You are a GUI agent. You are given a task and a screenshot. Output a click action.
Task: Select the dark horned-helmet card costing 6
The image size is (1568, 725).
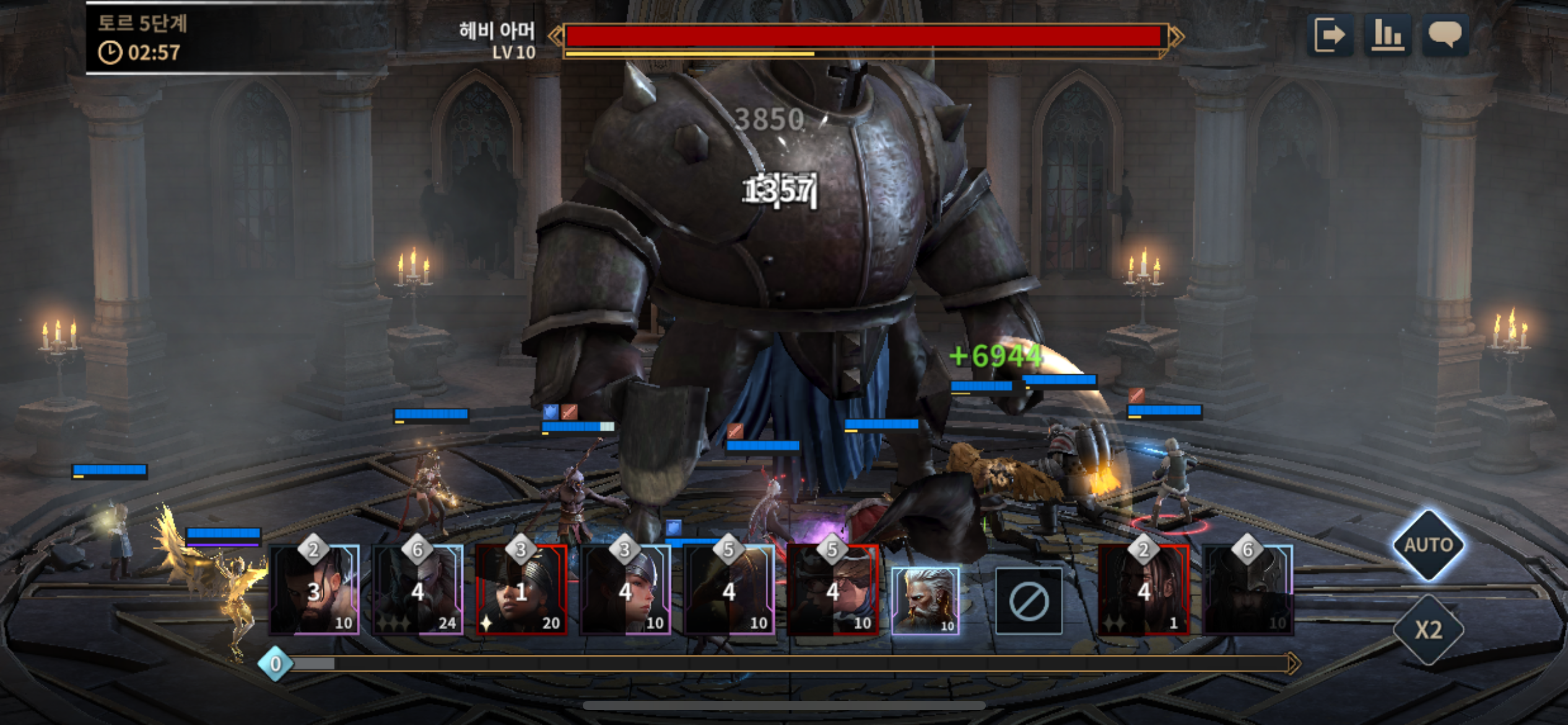[1248, 590]
